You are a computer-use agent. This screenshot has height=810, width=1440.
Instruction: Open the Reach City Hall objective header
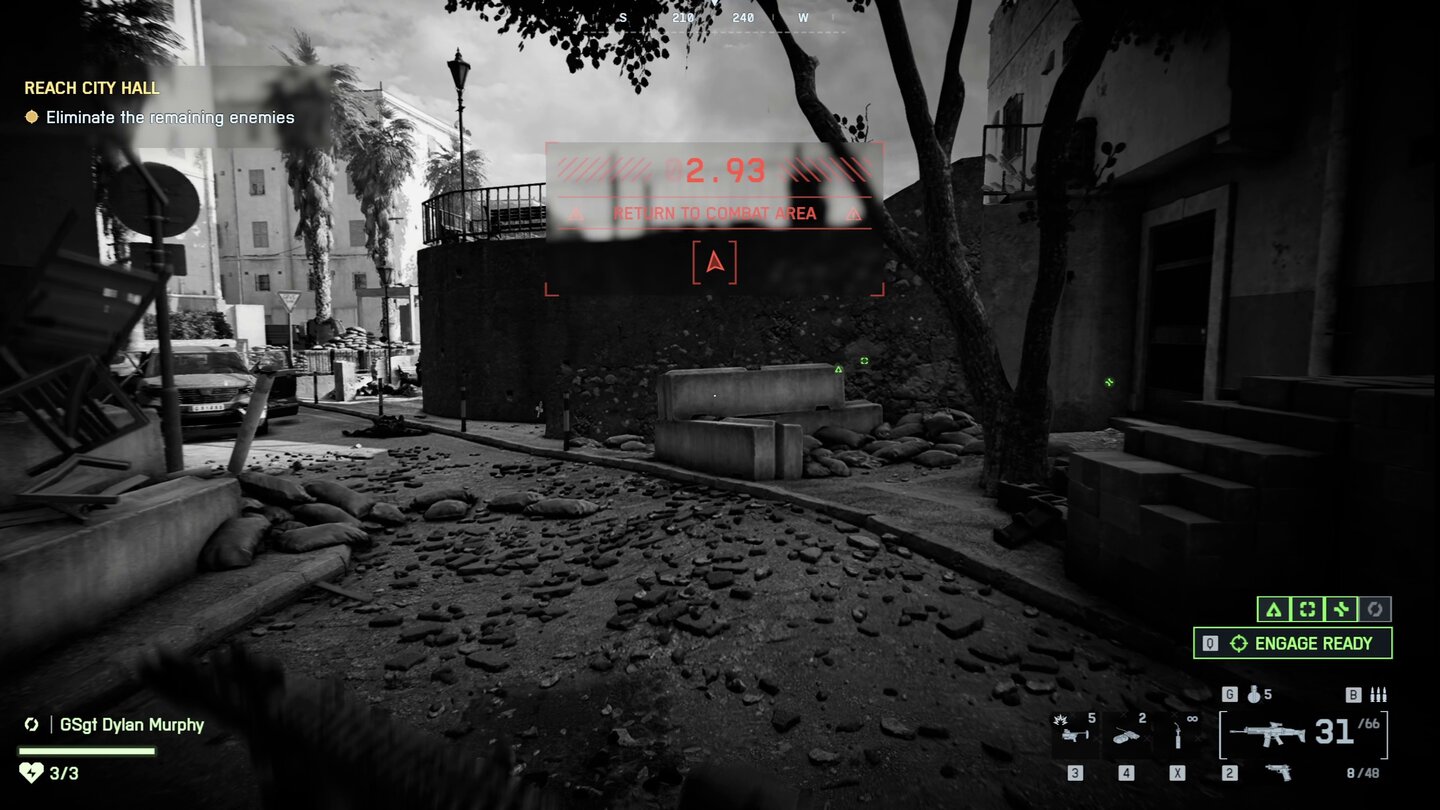91,88
